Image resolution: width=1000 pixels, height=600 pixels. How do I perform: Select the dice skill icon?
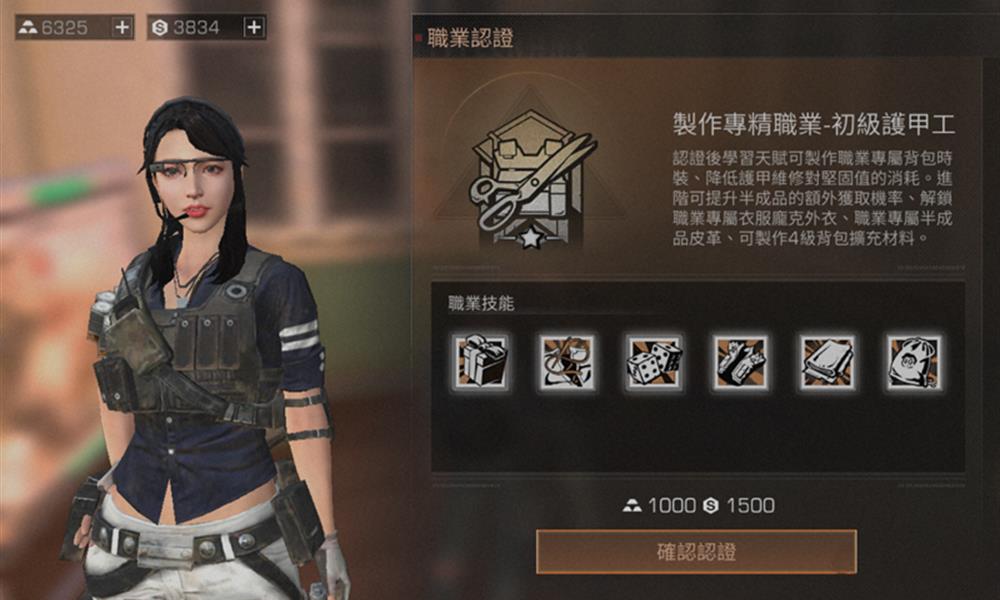[654, 362]
